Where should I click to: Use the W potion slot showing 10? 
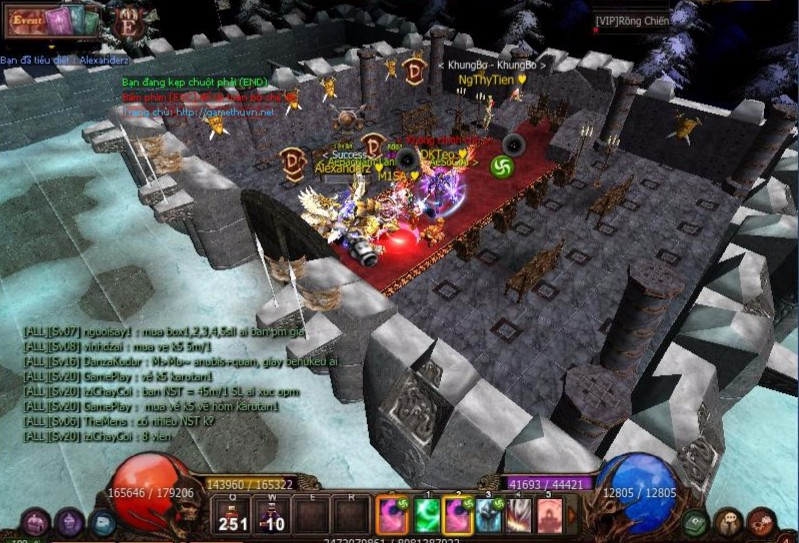pos(272,516)
